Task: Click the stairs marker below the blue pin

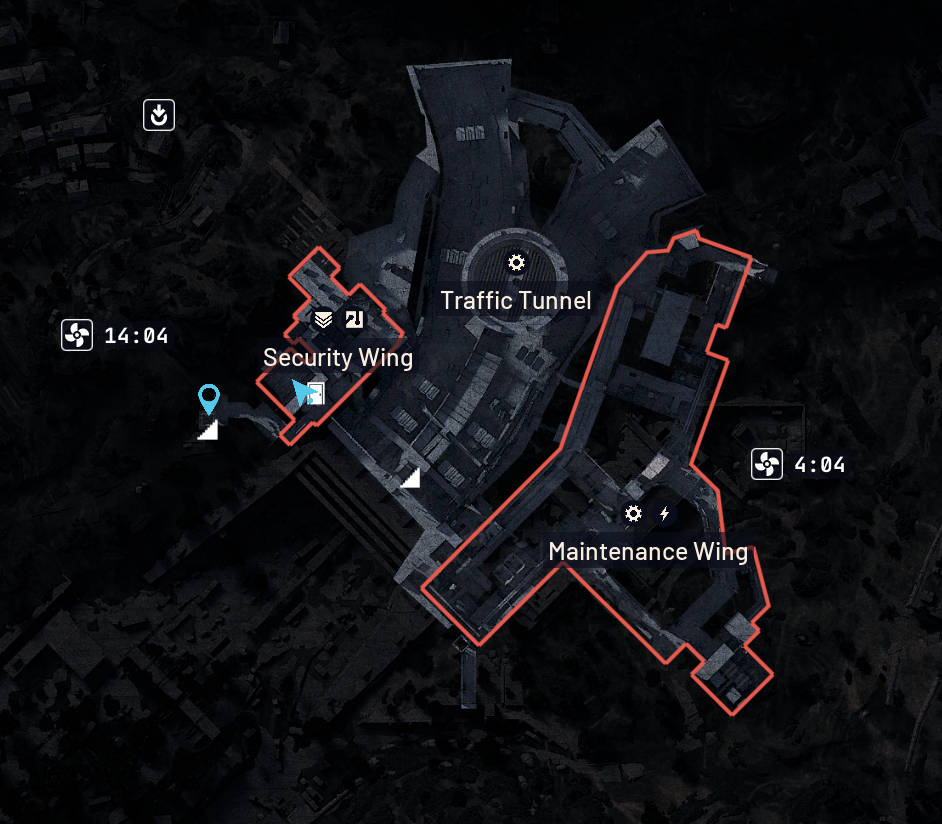Action: [x=208, y=431]
